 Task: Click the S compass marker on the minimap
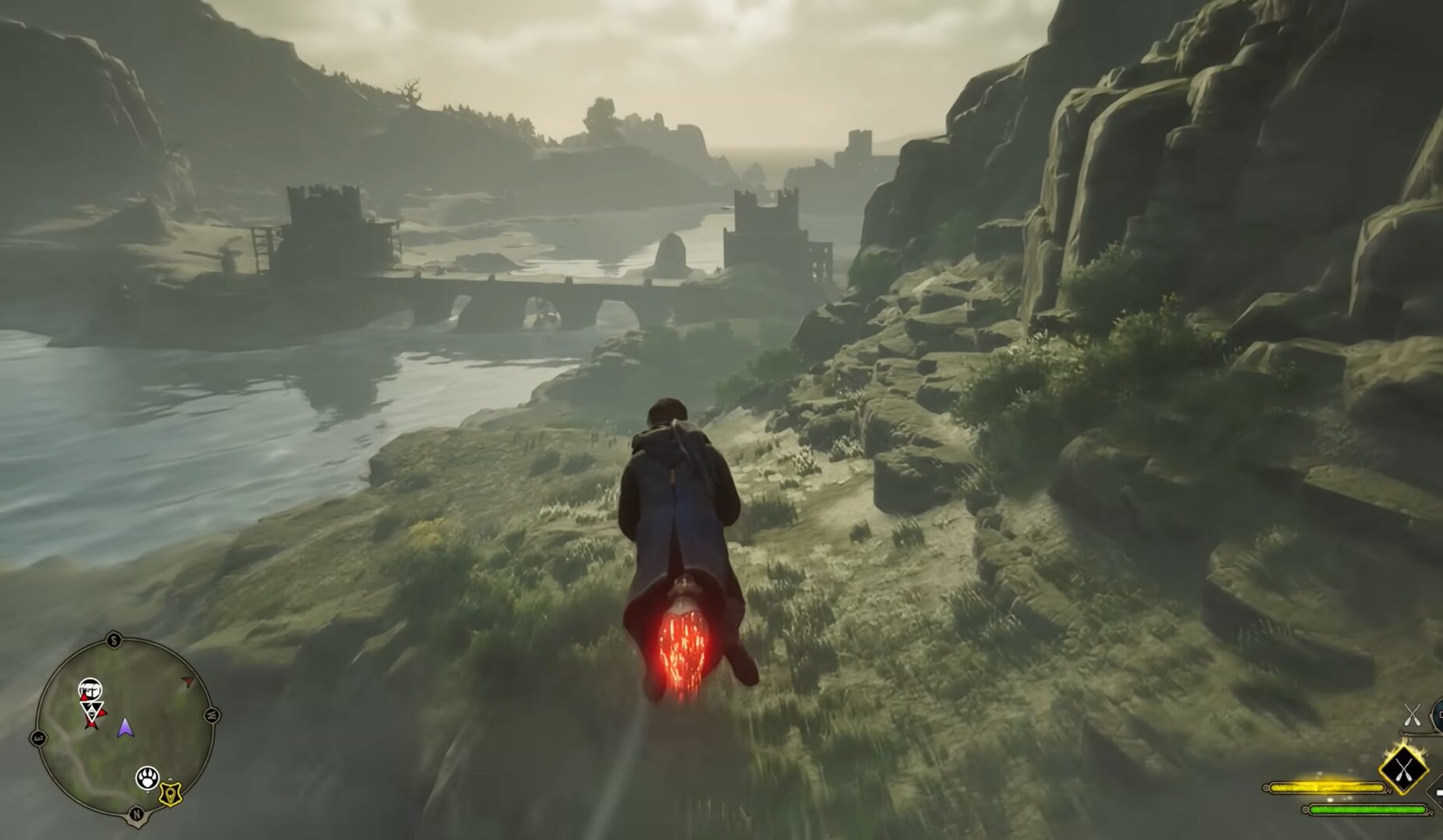[115, 639]
